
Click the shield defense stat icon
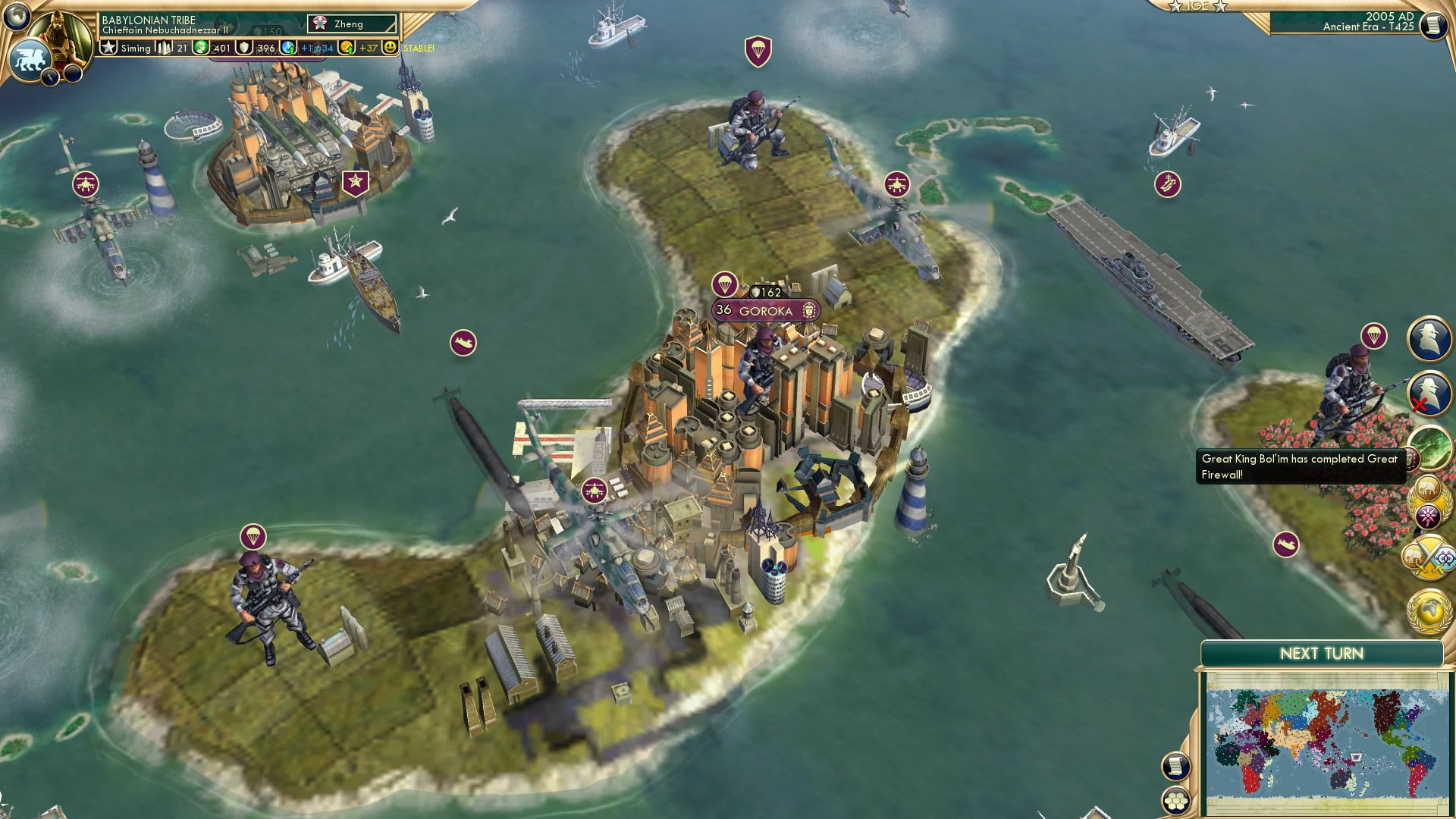pyautogui.click(x=245, y=48)
